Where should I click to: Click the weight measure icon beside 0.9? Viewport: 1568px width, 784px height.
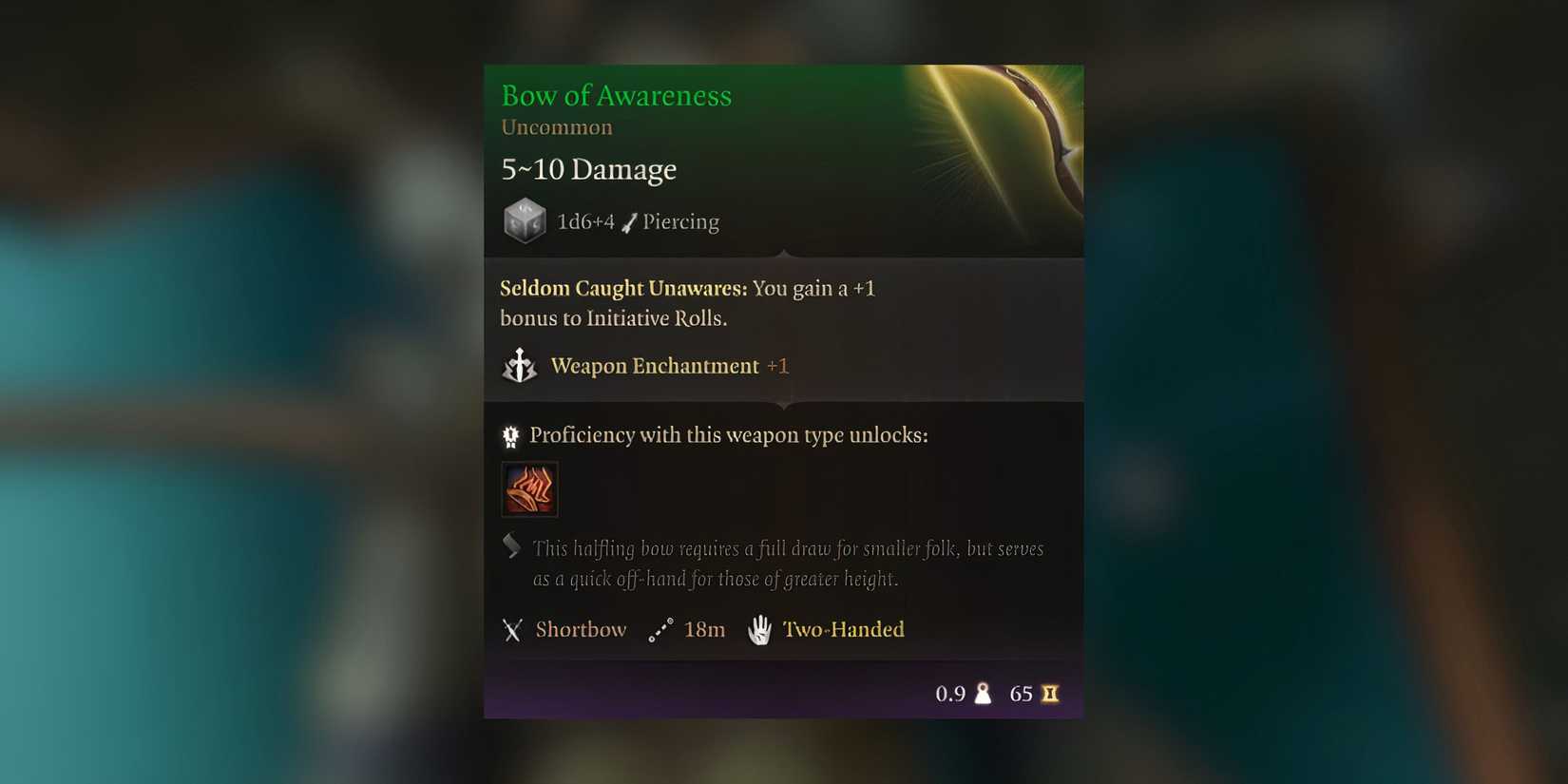tap(982, 693)
